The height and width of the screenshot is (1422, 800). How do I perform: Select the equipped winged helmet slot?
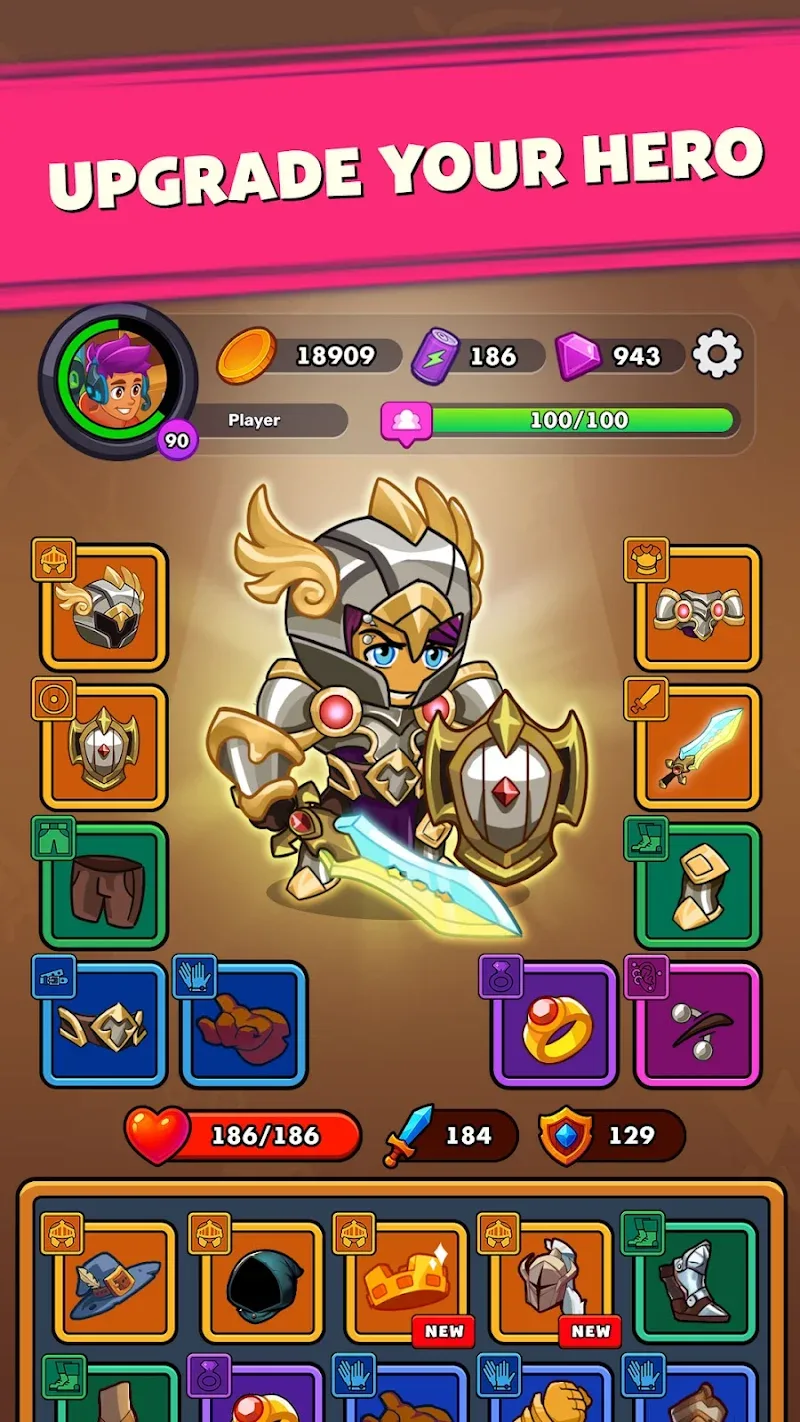(x=104, y=607)
